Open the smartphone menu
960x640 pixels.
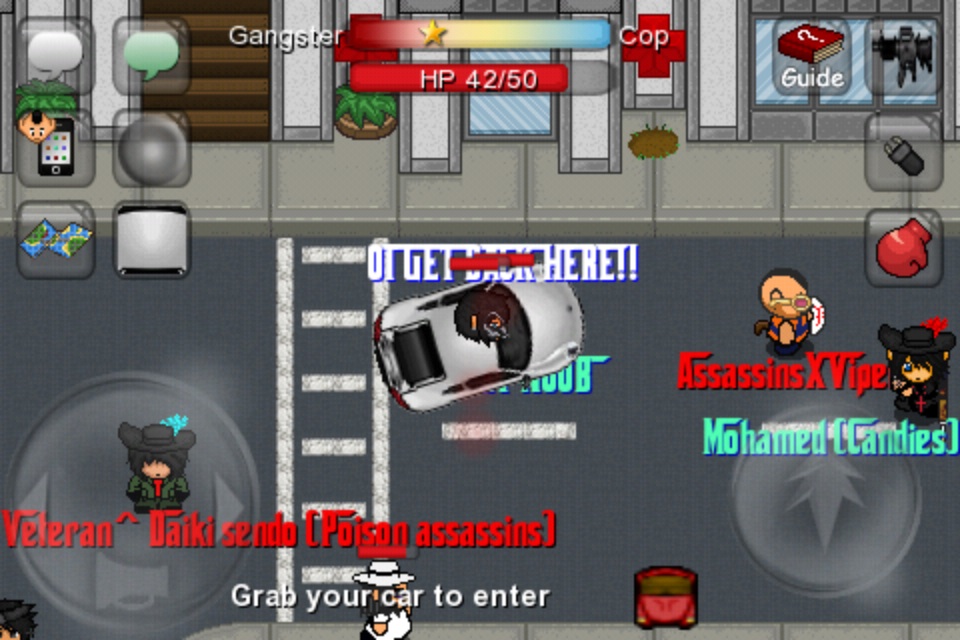[x=55, y=148]
